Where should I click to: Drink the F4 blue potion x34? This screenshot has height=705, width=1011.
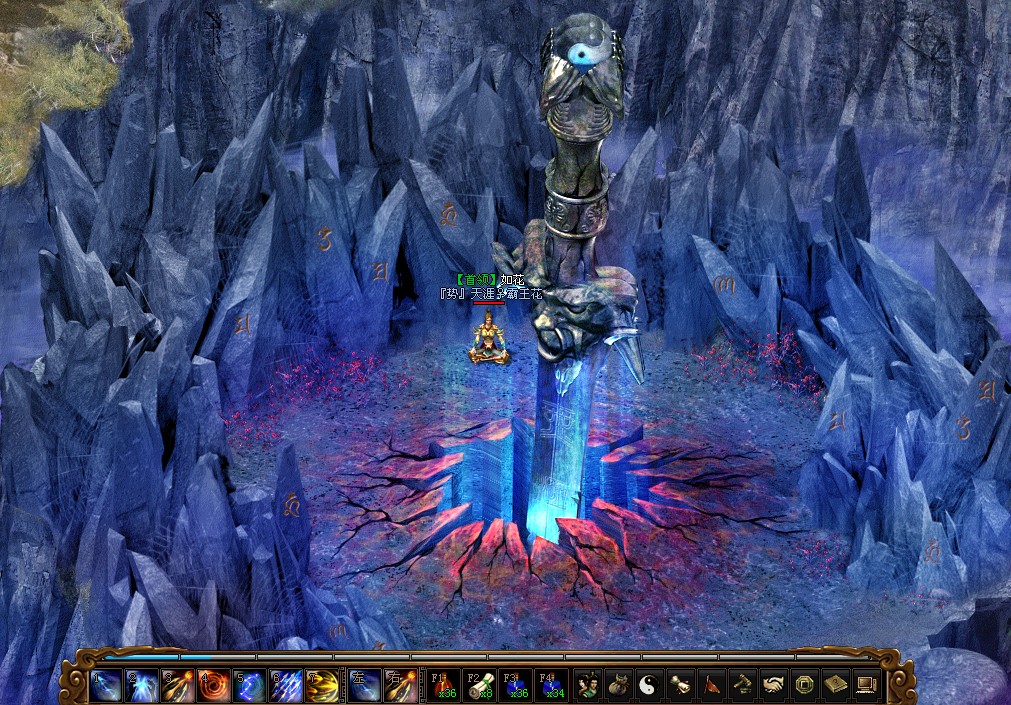pos(551,685)
